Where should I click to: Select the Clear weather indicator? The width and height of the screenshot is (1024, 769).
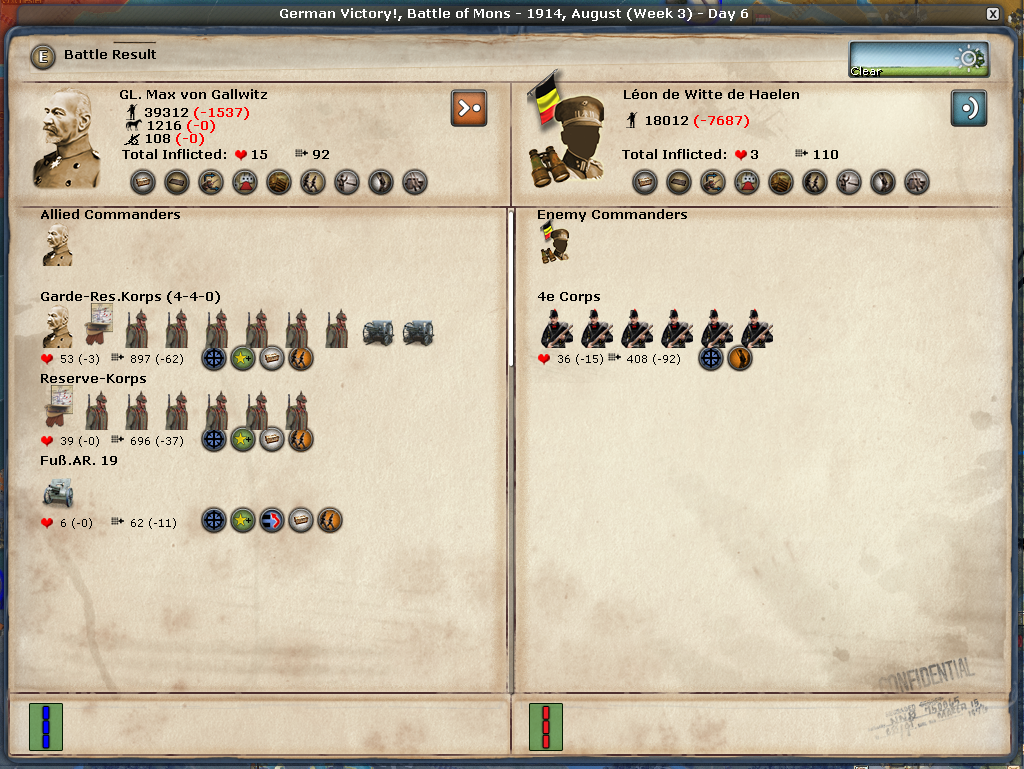coord(918,59)
